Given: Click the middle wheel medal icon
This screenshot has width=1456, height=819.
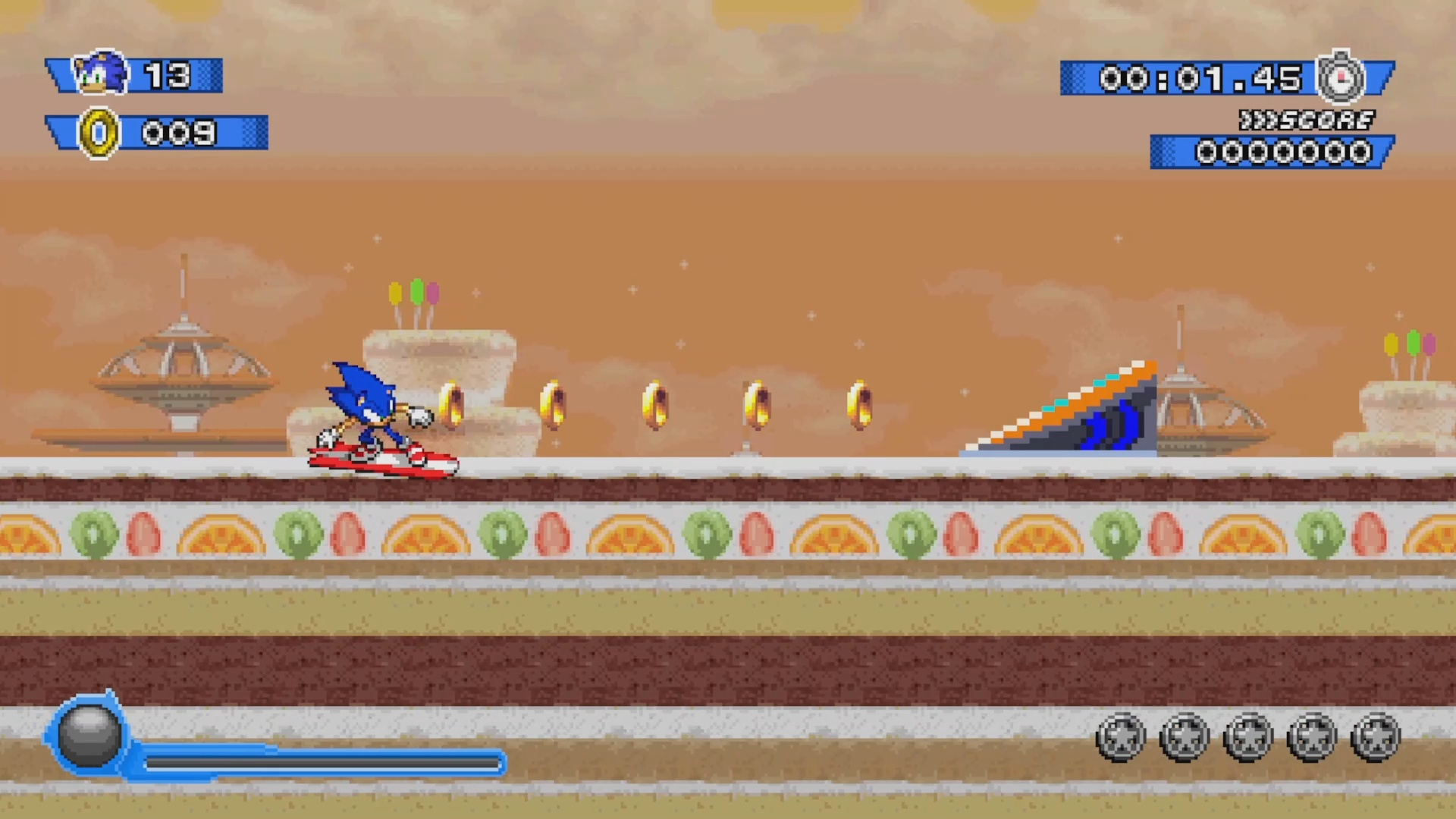Looking at the screenshot, I should pos(1249,736).
